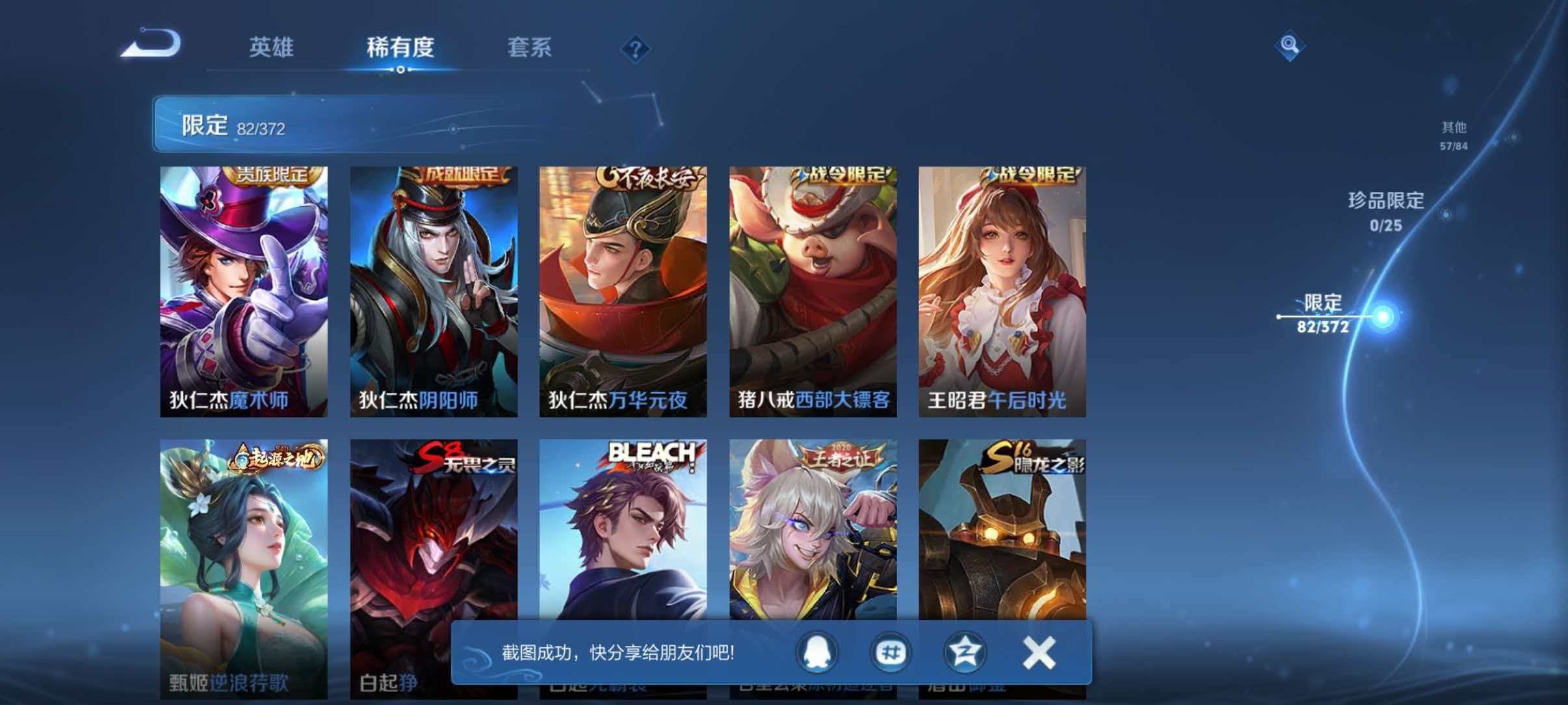The image size is (1568, 705).
Task: Open the help question mark icon
Action: pyautogui.click(x=636, y=49)
